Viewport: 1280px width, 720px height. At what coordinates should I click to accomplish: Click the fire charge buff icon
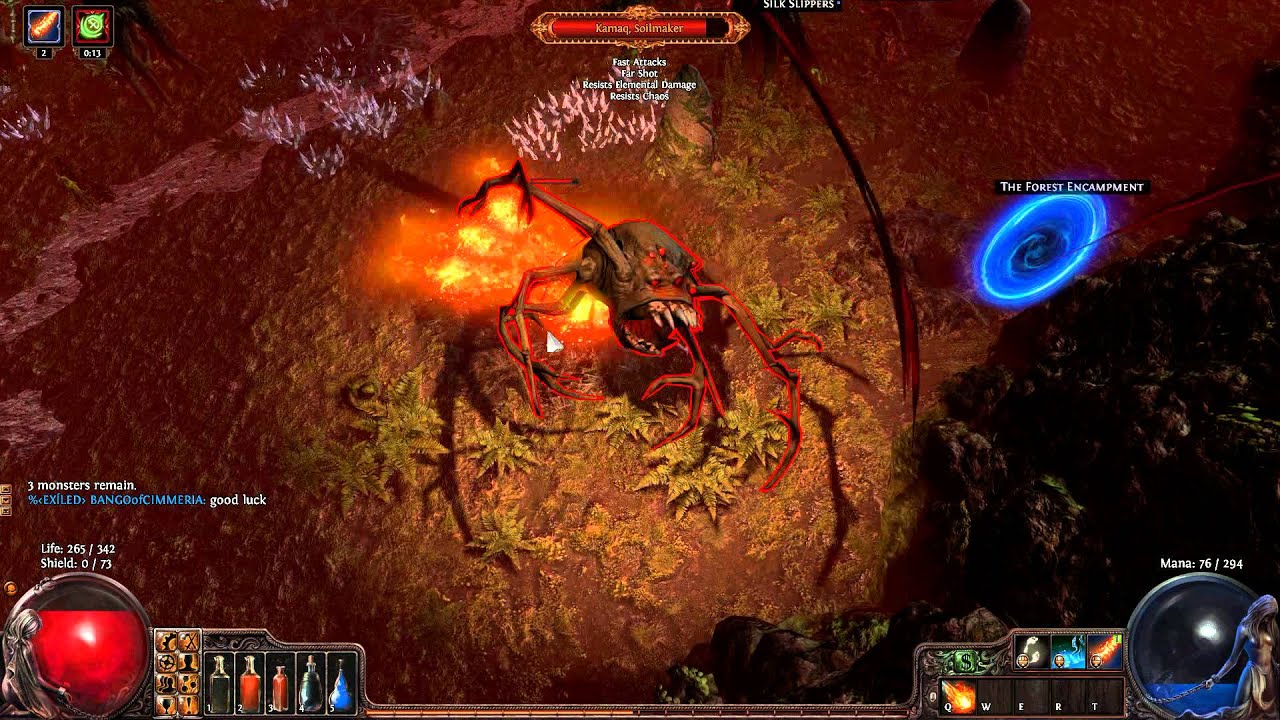point(44,26)
